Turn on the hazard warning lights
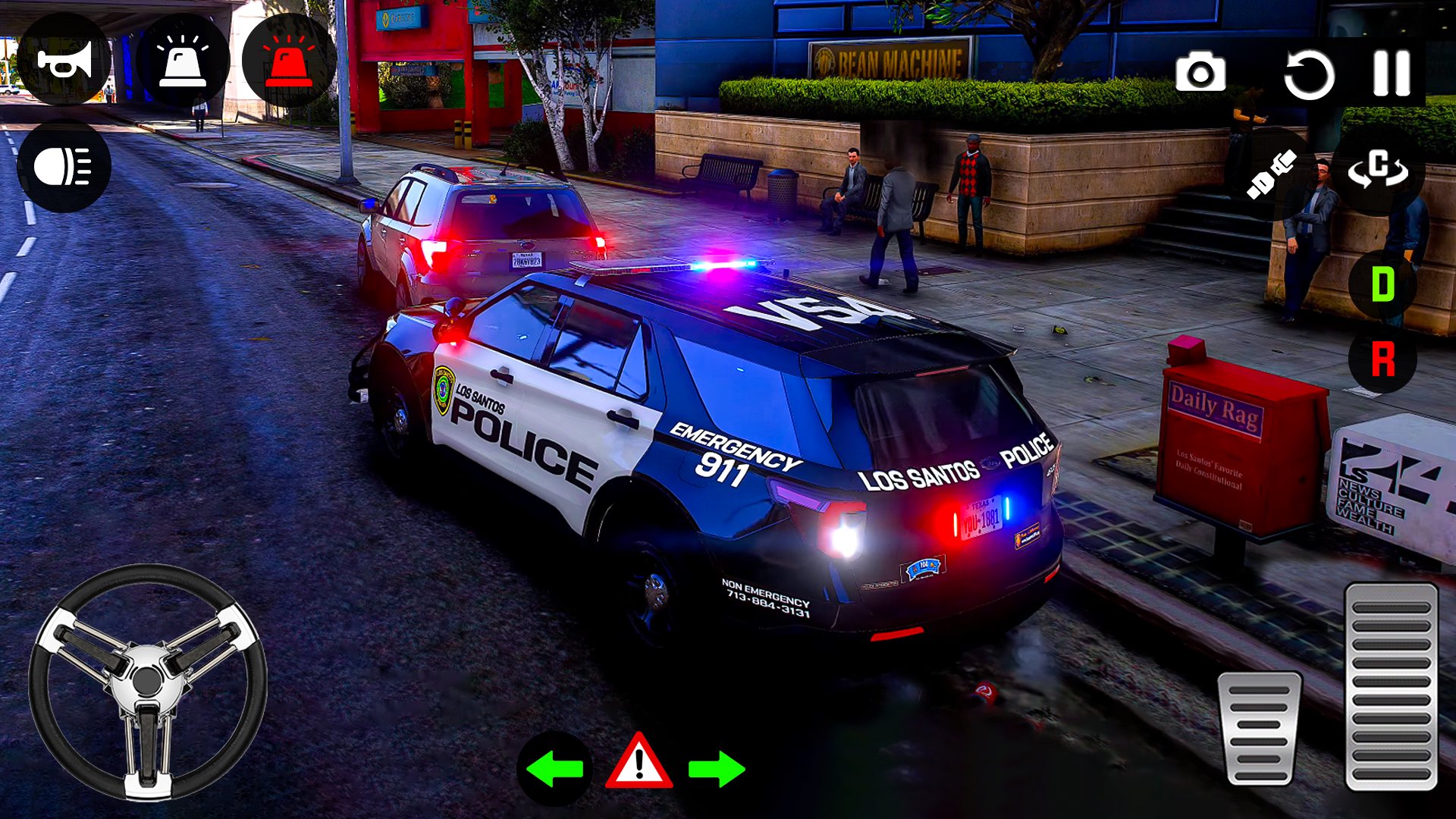Screen dimensions: 1456x819 pyautogui.click(x=639, y=763)
